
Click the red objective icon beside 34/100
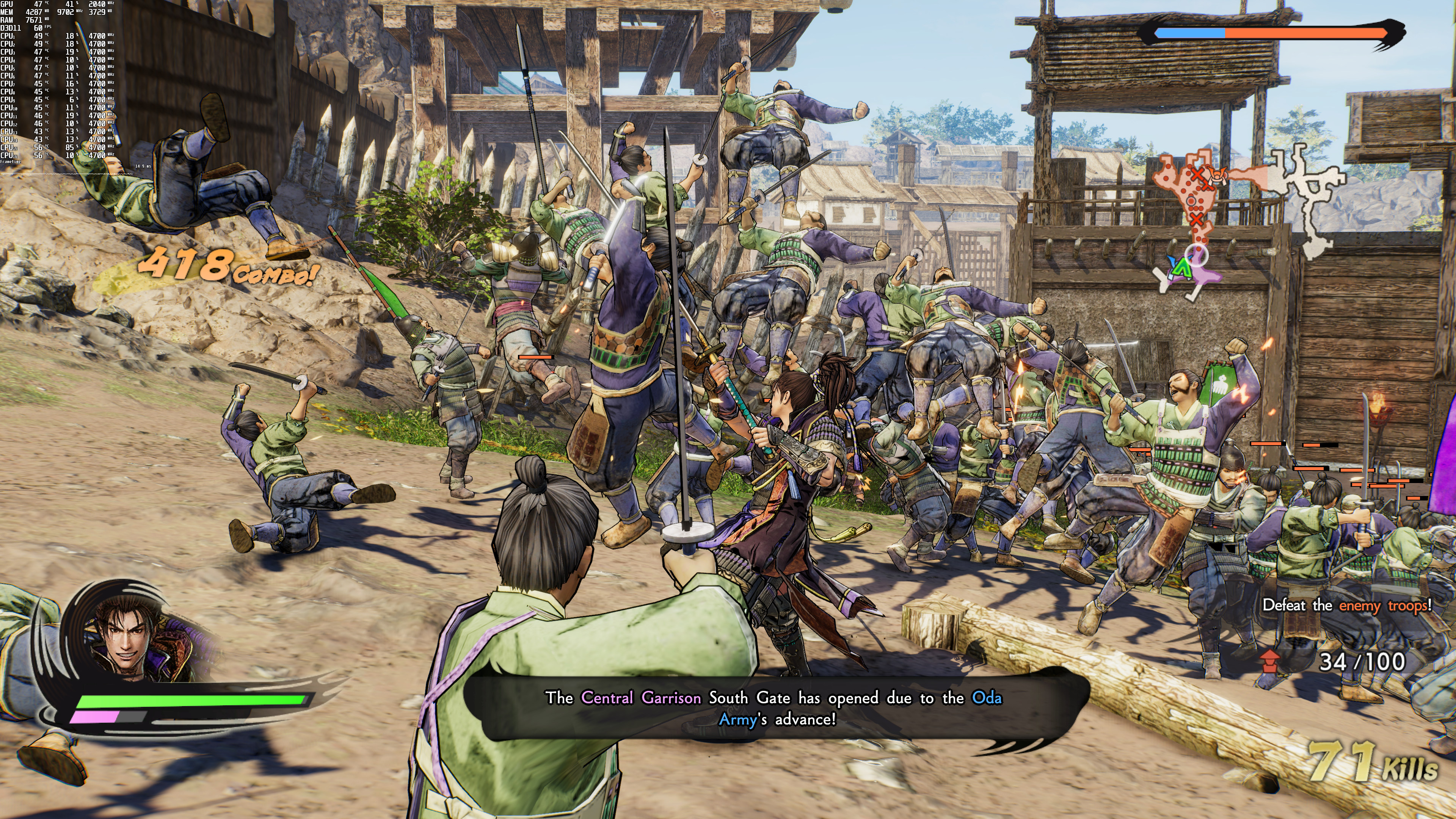(x=1270, y=661)
